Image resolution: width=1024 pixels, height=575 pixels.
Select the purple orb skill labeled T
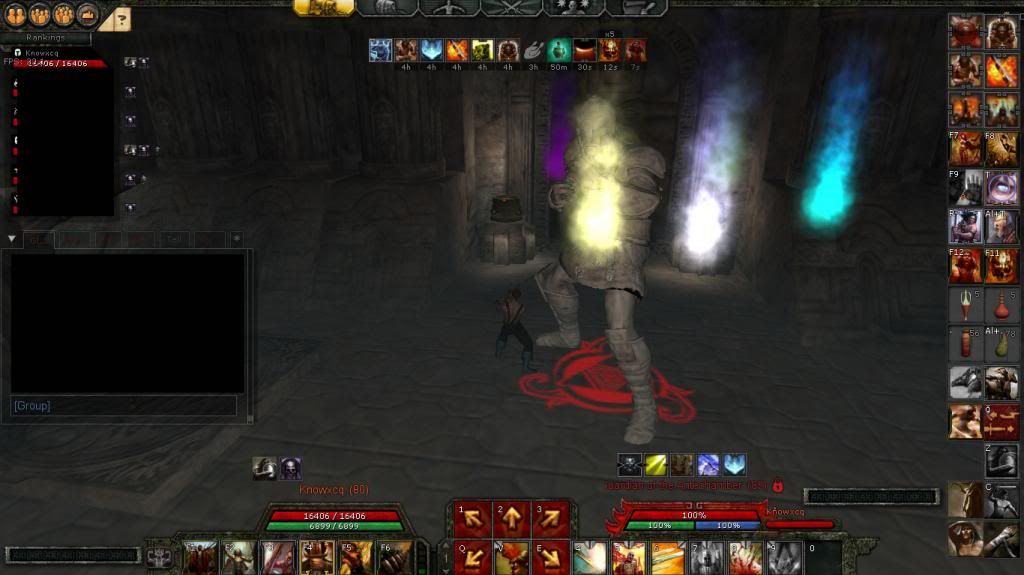(1002, 187)
